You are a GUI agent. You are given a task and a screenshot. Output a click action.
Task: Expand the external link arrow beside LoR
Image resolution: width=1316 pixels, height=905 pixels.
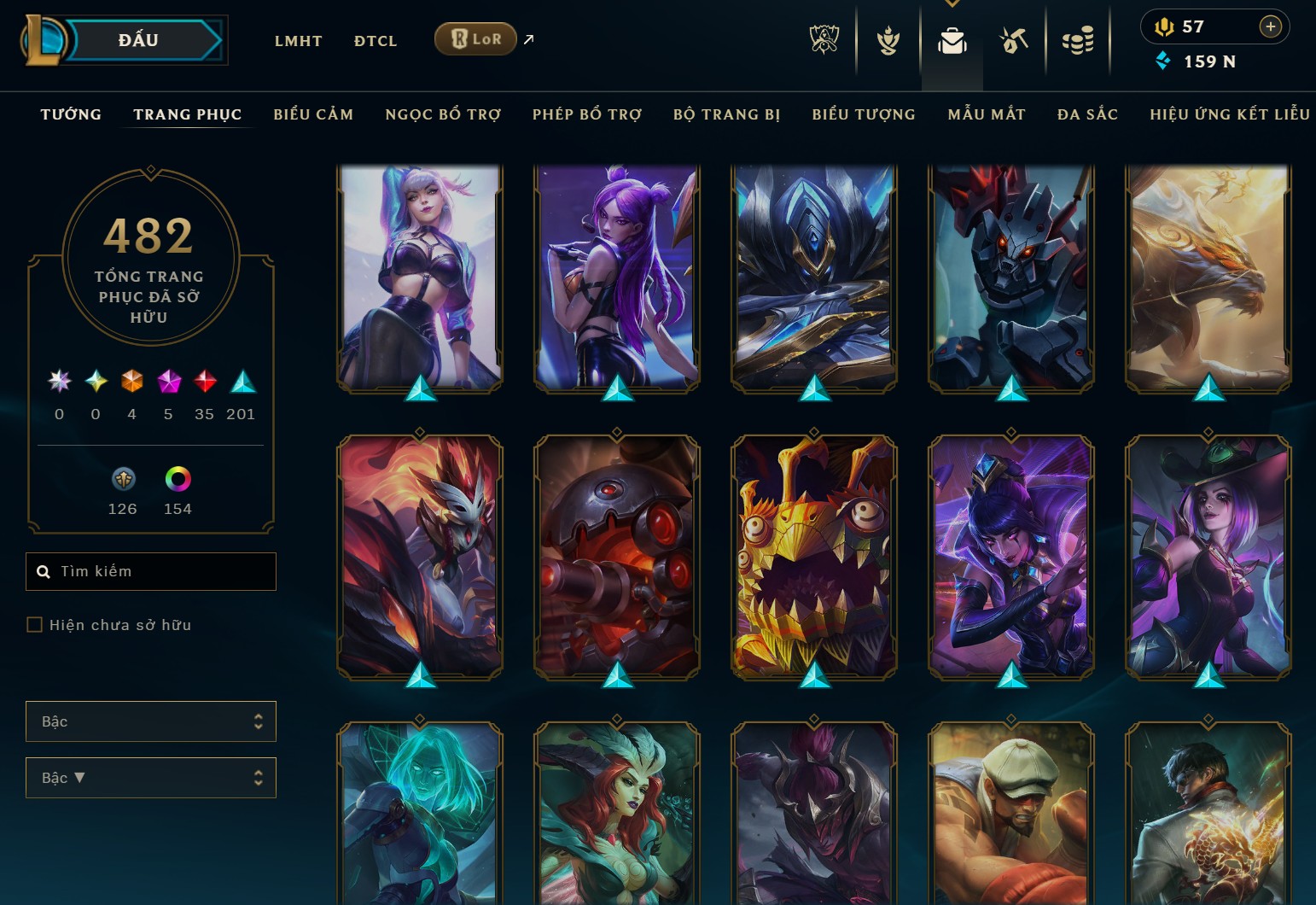527,39
